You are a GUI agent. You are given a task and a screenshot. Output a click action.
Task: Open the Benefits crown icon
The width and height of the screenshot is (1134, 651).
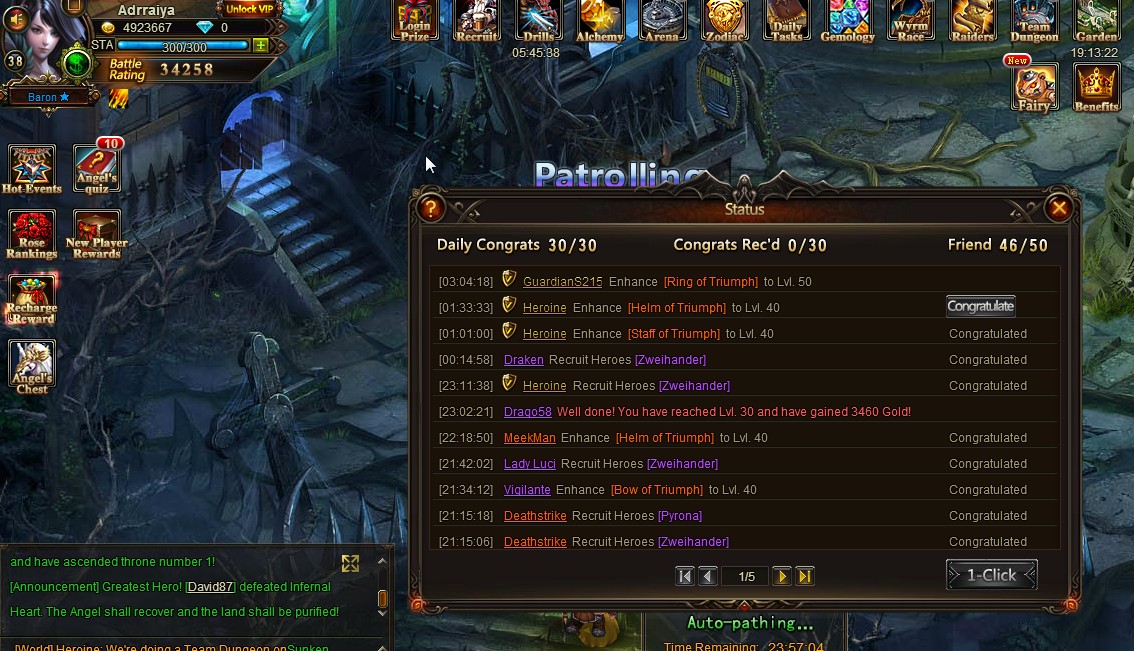coord(1096,87)
